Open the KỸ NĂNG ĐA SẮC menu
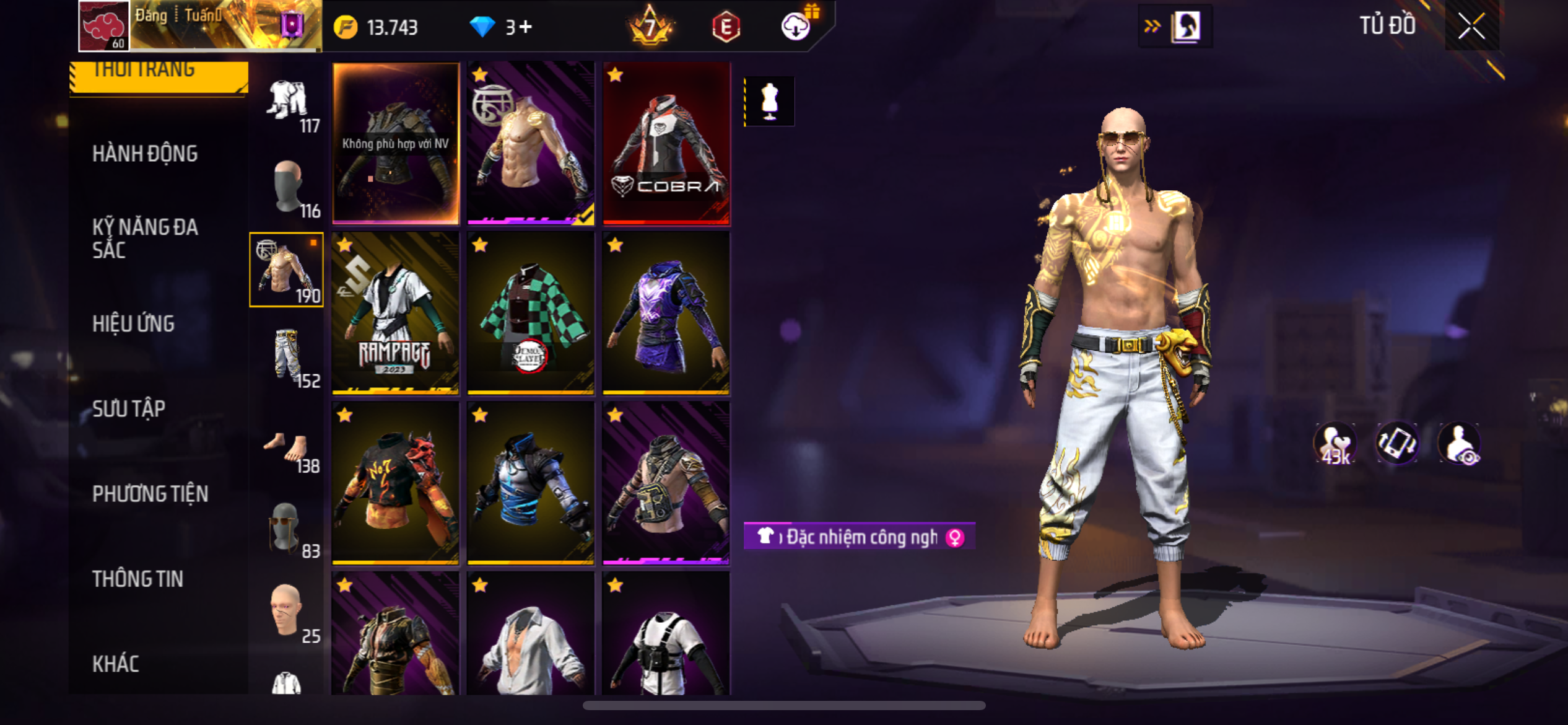 pos(145,239)
